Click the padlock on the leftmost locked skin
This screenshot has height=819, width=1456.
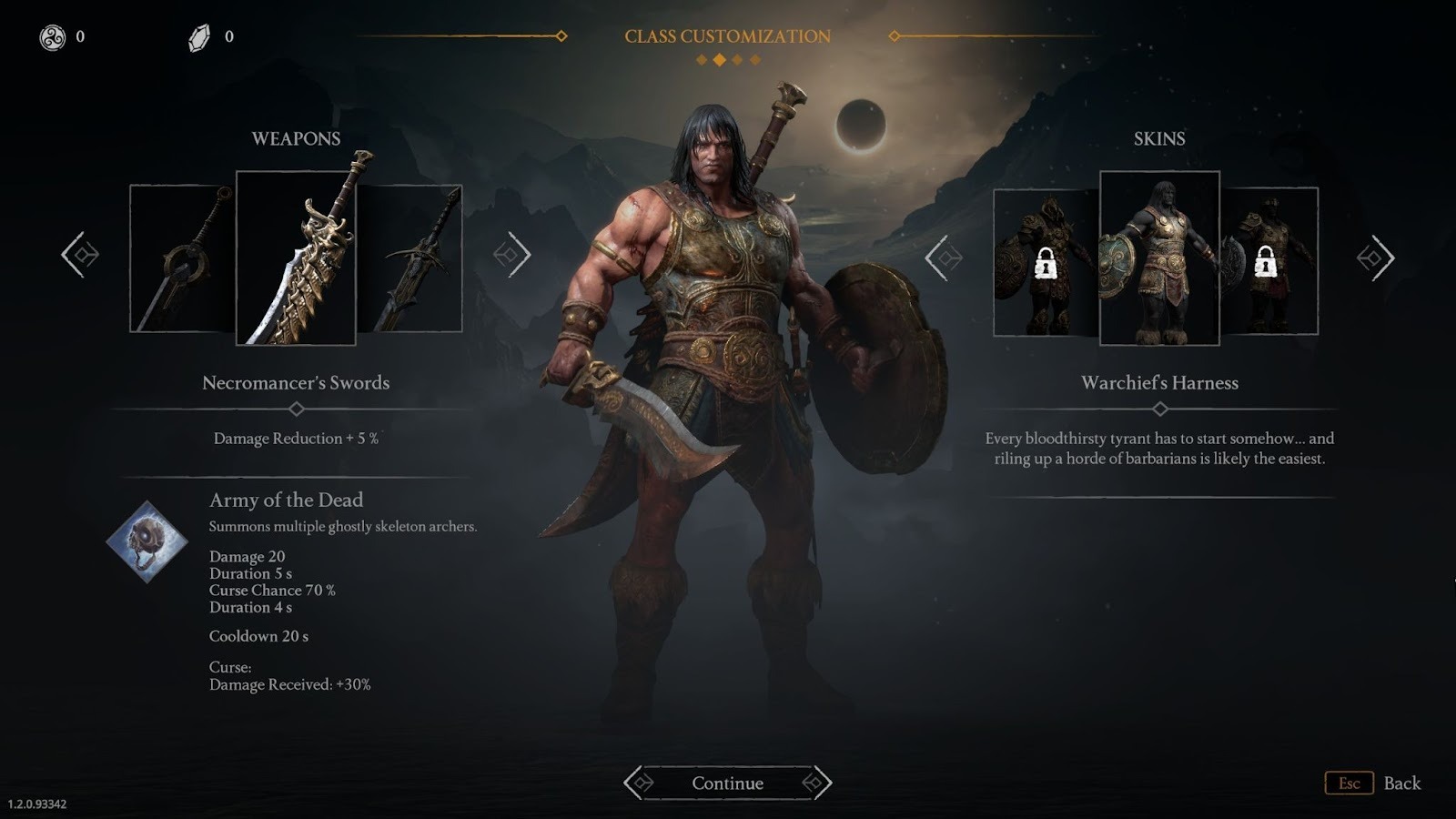click(1045, 263)
